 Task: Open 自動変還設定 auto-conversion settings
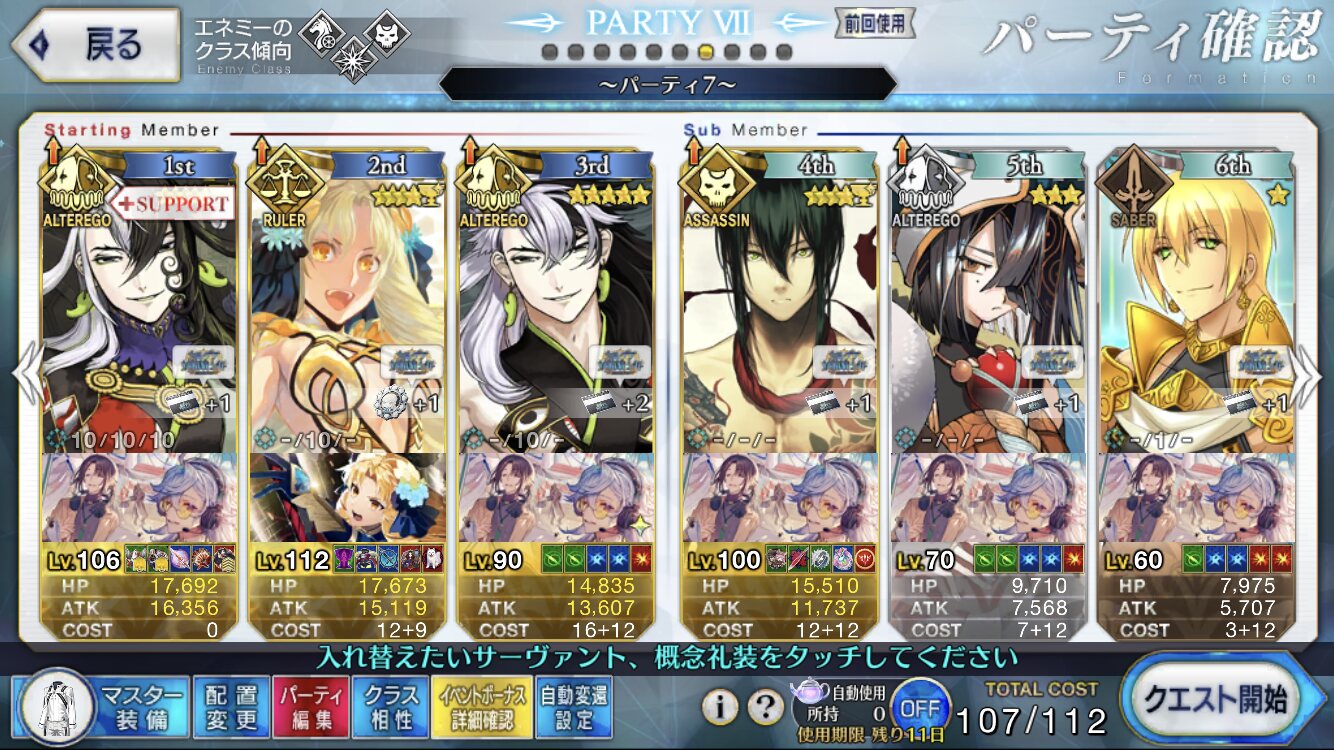[572, 707]
